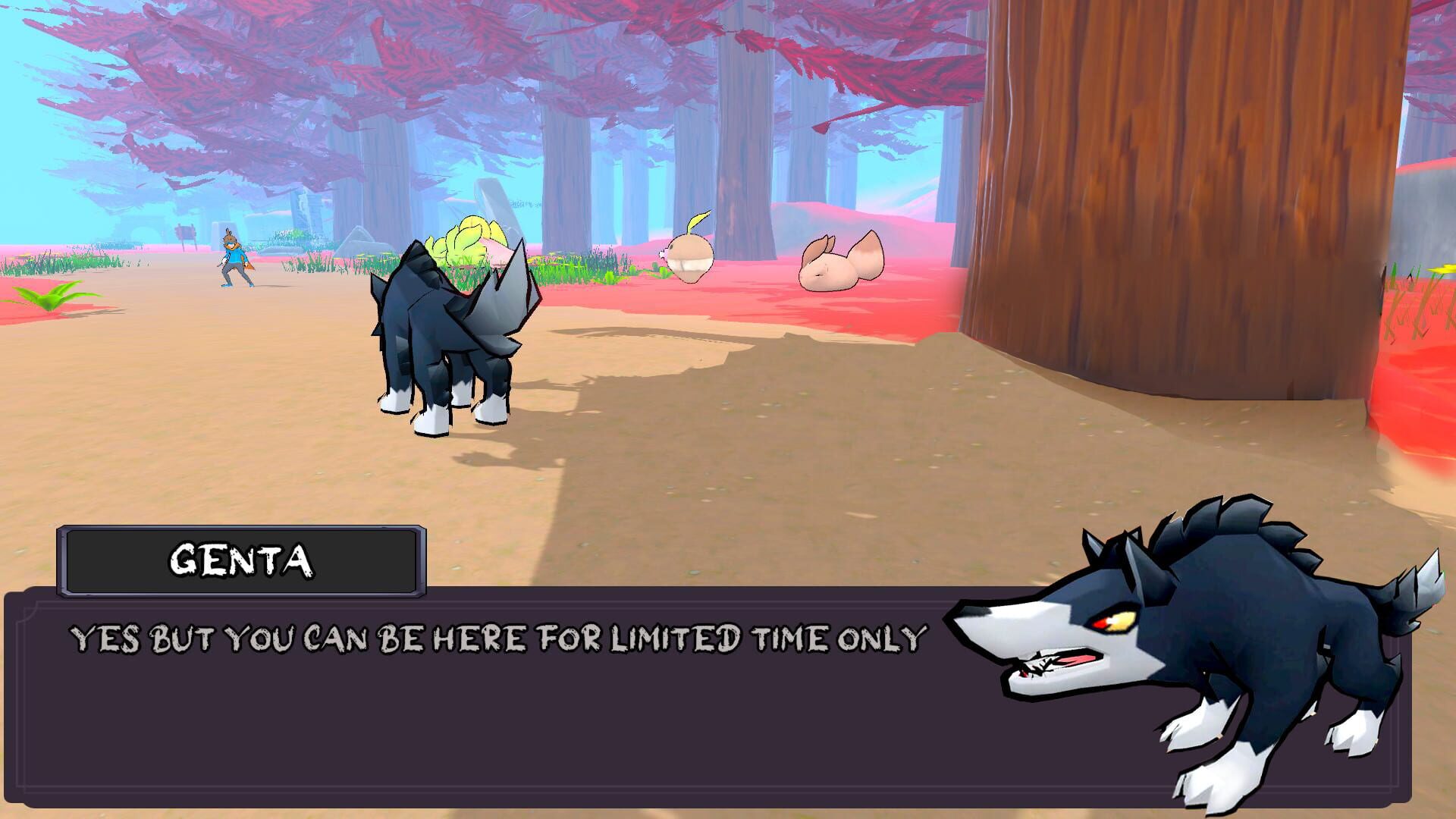
Task: Toggle the bright green plant at bottom left
Action: point(53,296)
